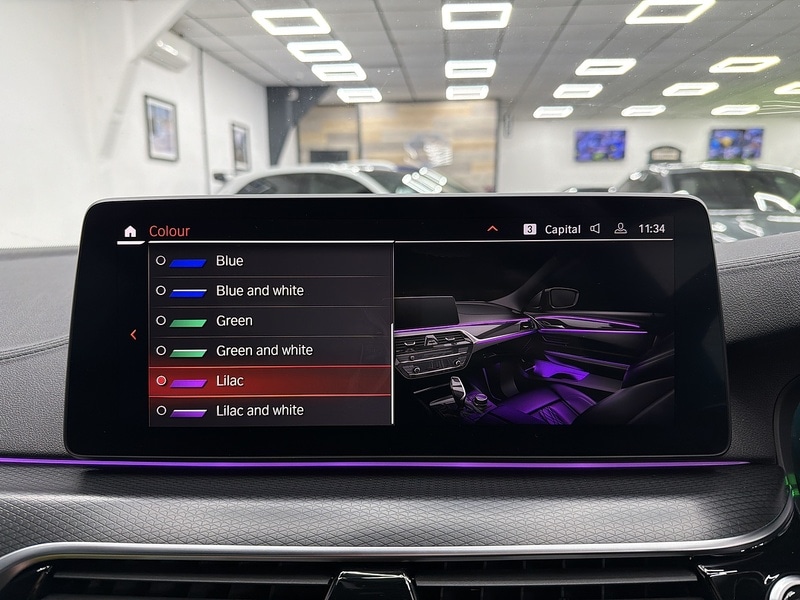Screen dimensions: 800x600
Task: Click the back arrow beside the list
Action: [134, 335]
